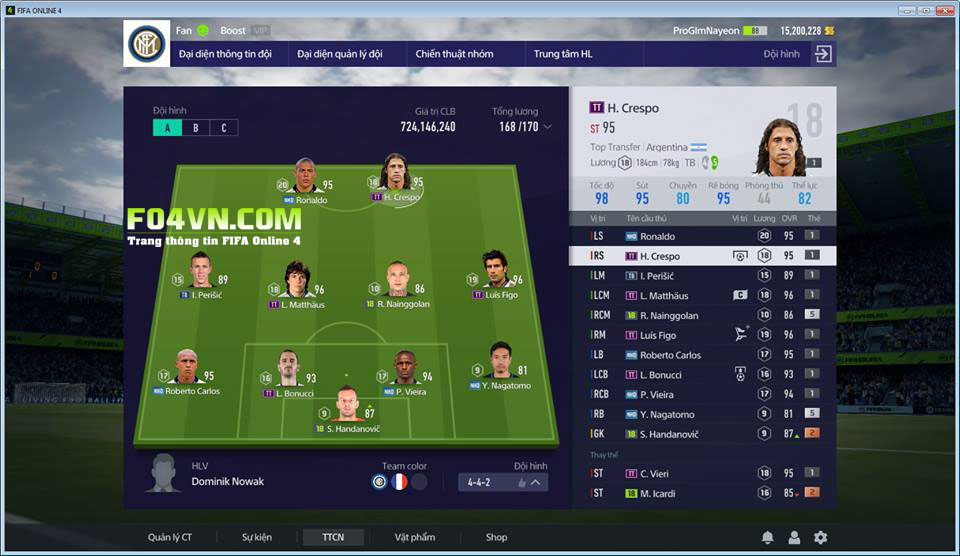Select squad preset B
Screen dimensions: 960x556
196,128
